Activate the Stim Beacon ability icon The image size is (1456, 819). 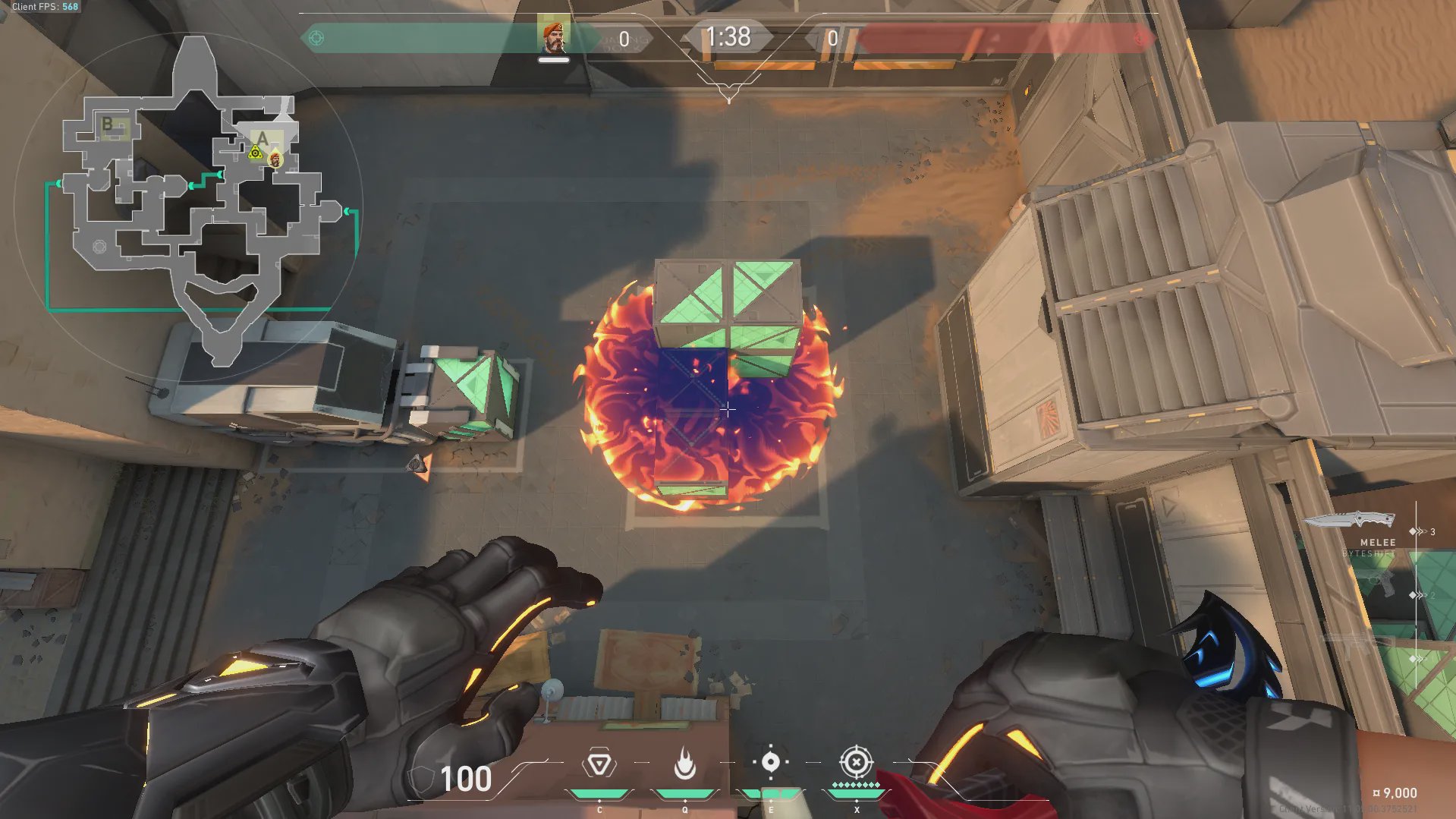[x=599, y=764]
